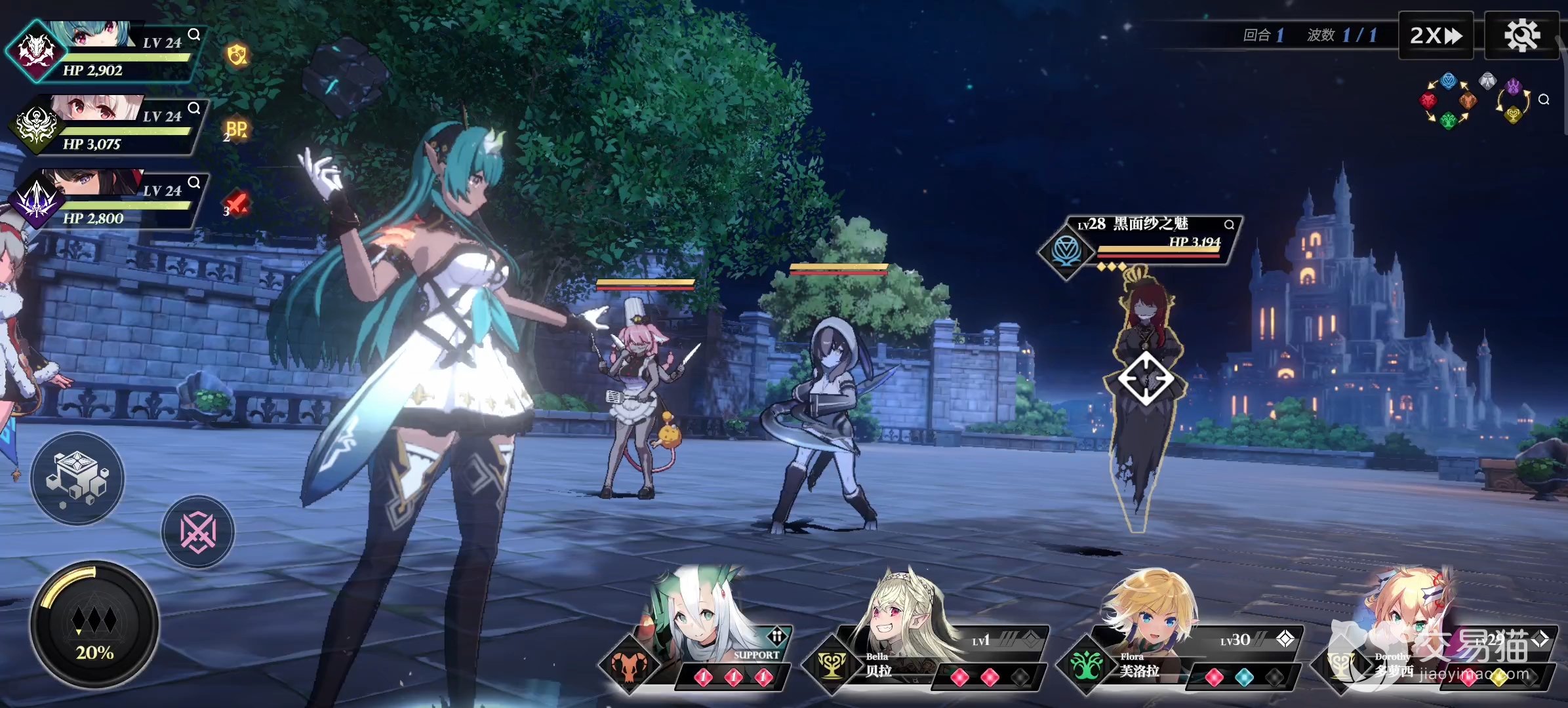
Task: Target the marked veiled enemy reticle
Action: click(x=1146, y=378)
